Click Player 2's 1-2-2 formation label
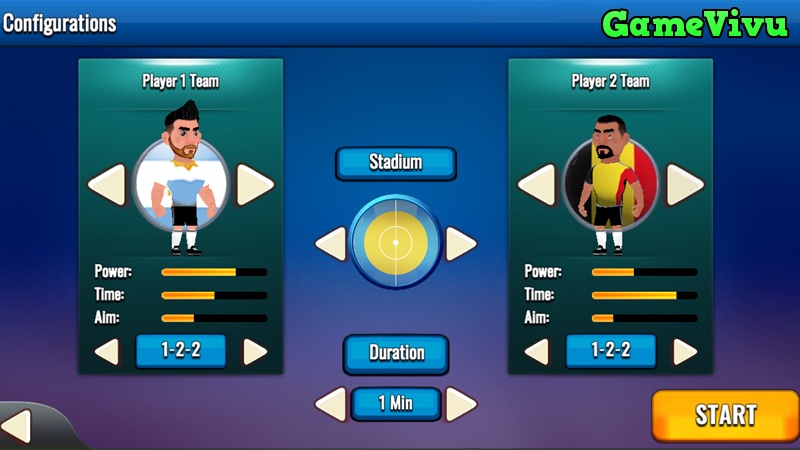Screen dimensions: 800x450 [611, 351]
